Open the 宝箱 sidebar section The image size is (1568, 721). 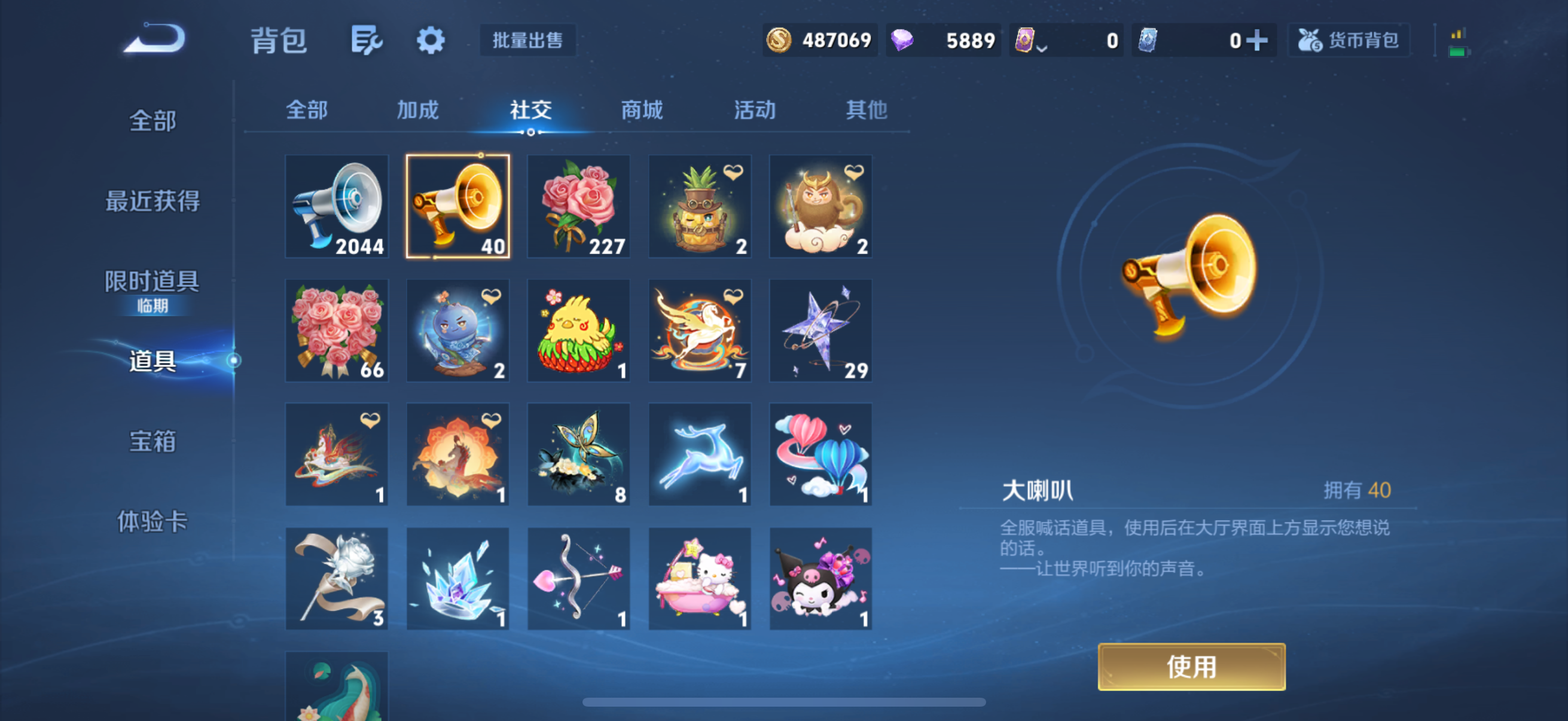pos(152,442)
